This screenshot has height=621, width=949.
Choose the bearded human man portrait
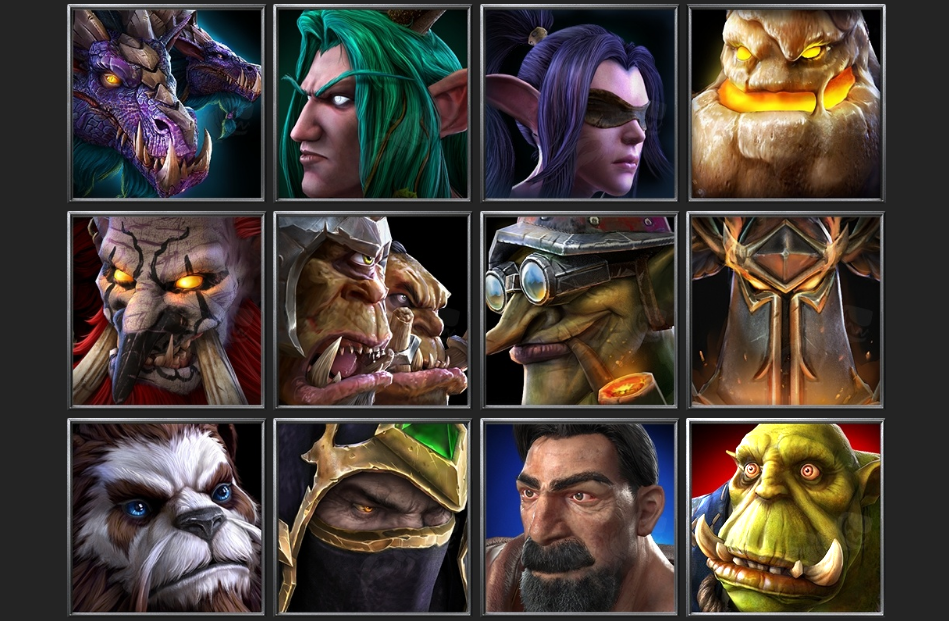click(579, 517)
